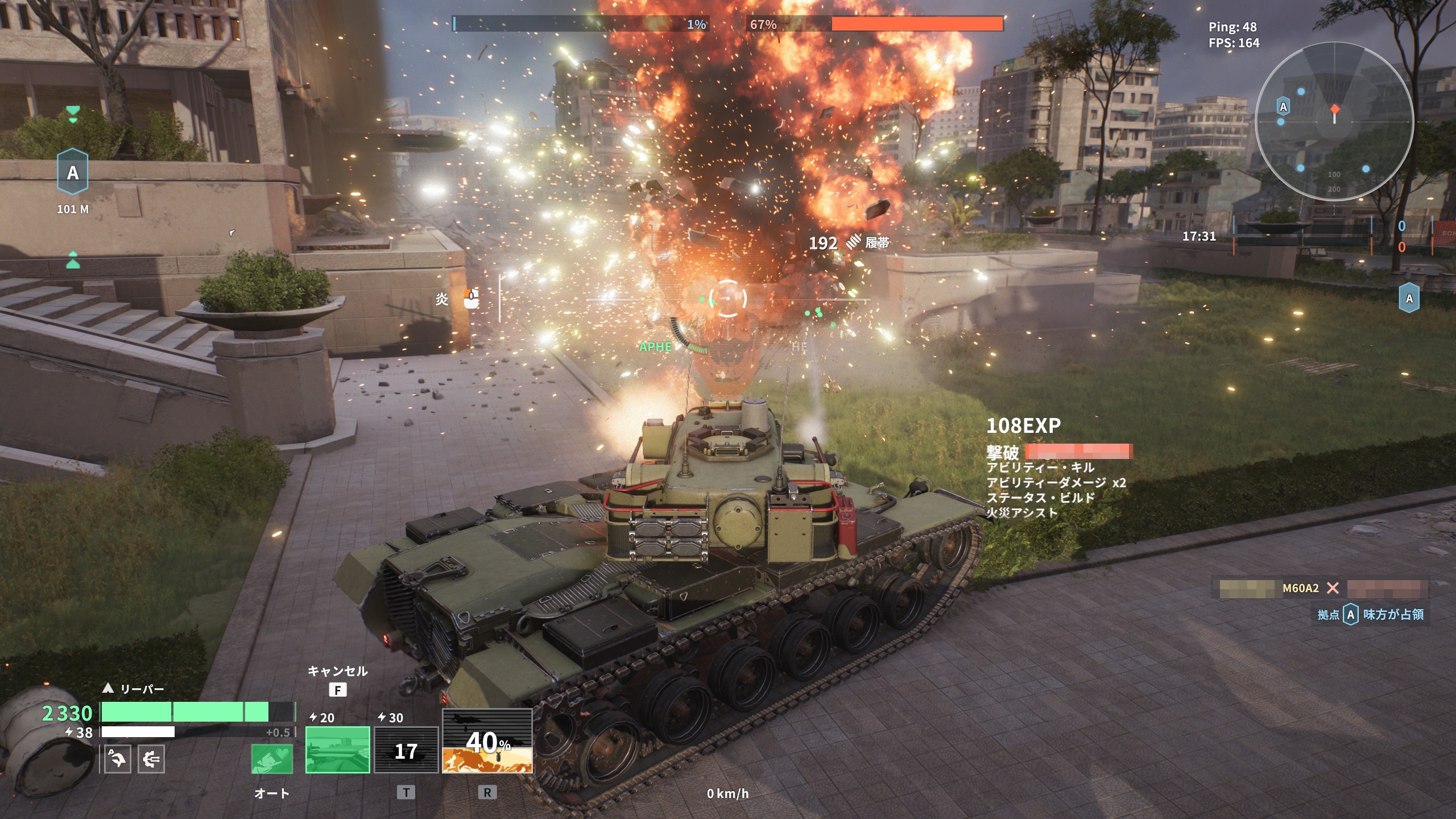This screenshot has width=1456, height=819.
Task: Switch to the HE shell type
Action: pyautogui.click(x=799, y=347)
